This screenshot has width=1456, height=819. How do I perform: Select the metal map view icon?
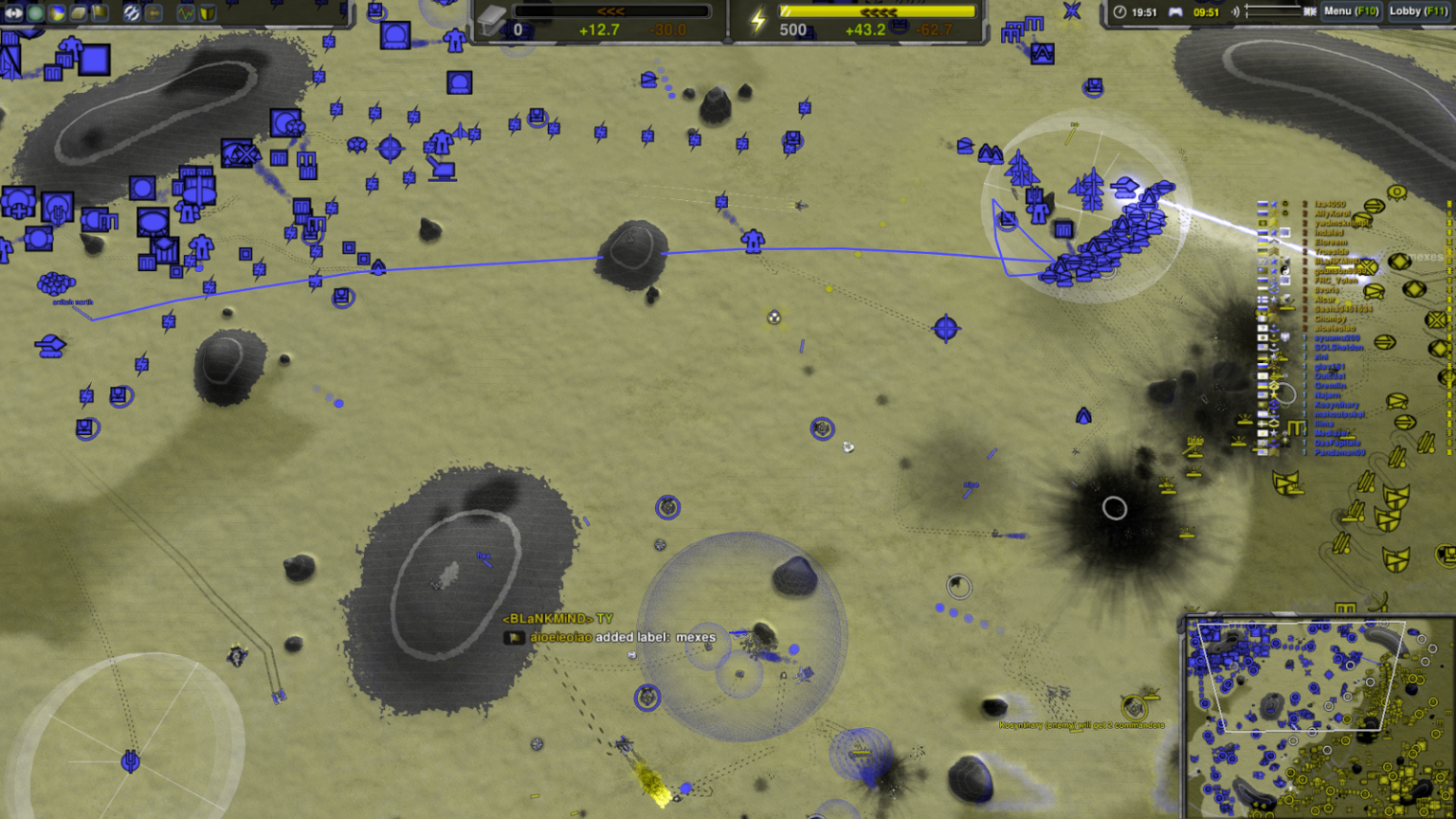tap(78, 13)
